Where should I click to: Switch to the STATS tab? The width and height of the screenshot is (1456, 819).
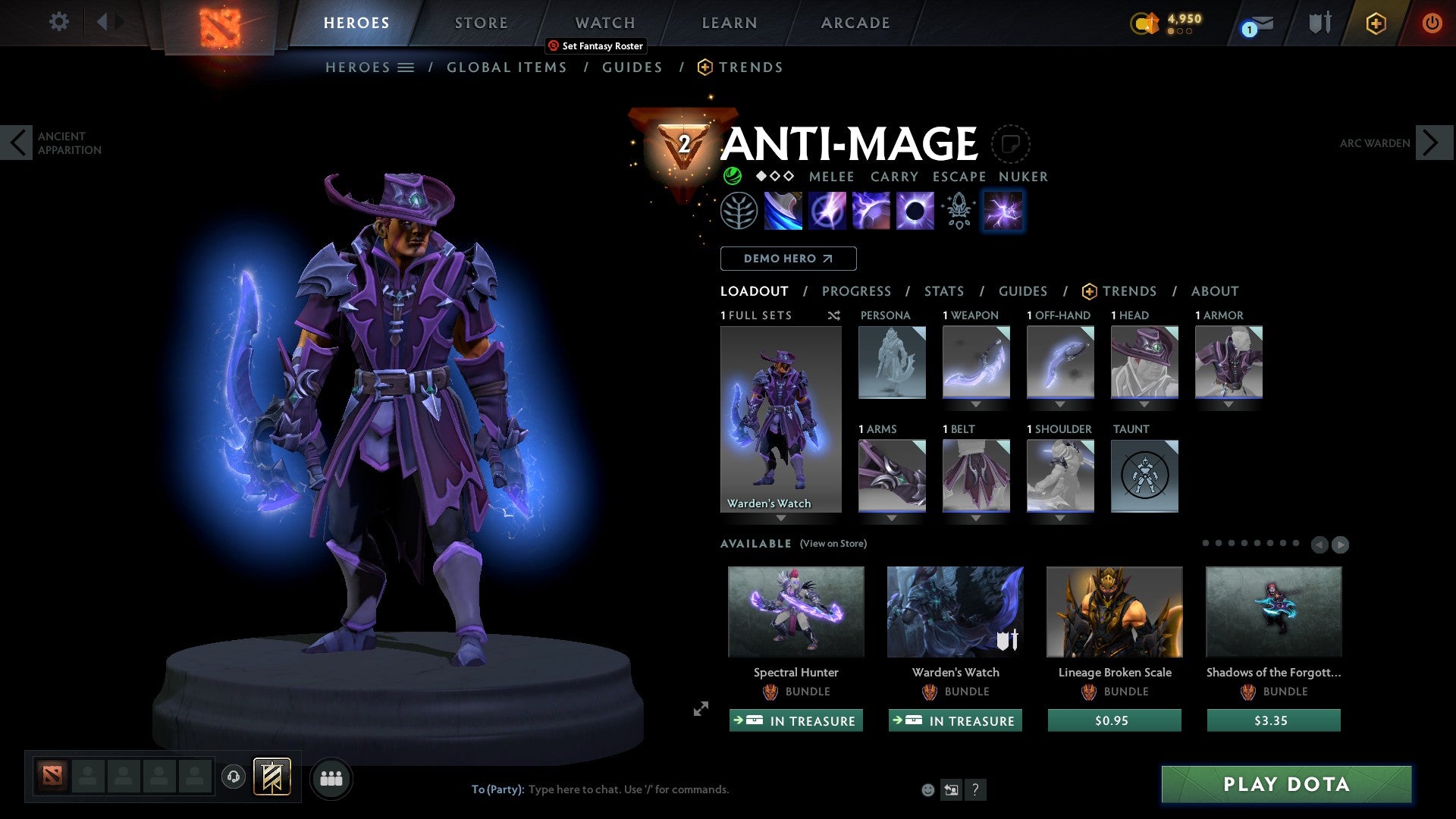tap(943, 290)
